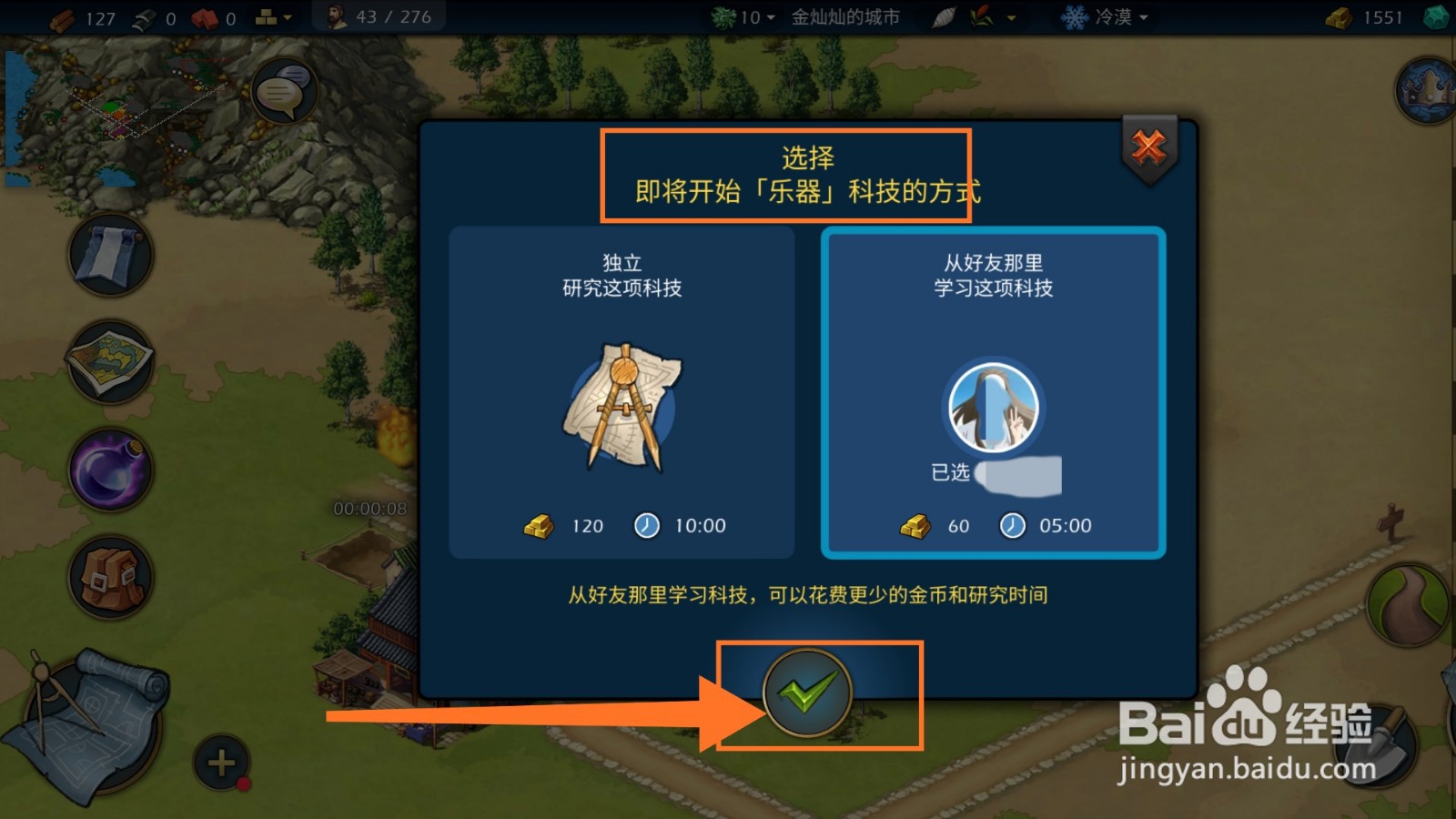Click the crown shield emblem at top right
The width and height of the screenshot is (1456, 819).
pyautogui.click(x=1427, y=91)
